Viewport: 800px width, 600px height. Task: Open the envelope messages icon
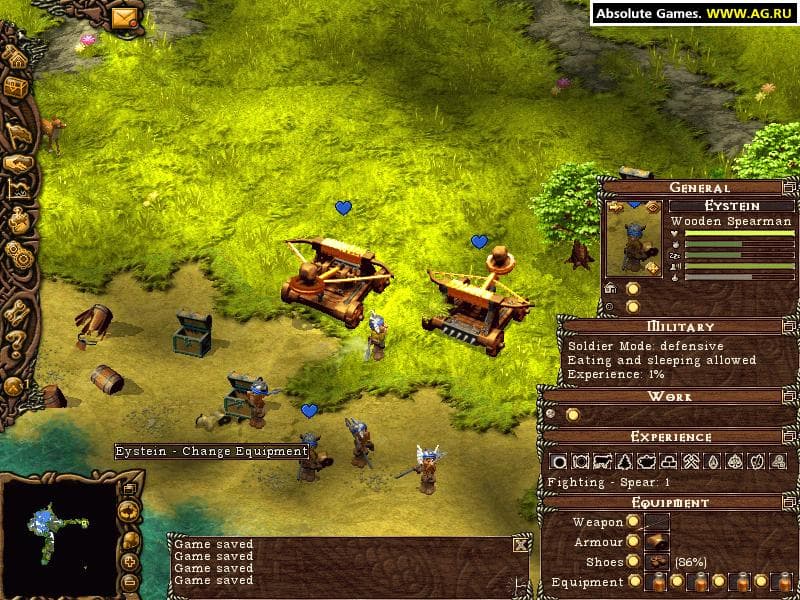(125, 17)
